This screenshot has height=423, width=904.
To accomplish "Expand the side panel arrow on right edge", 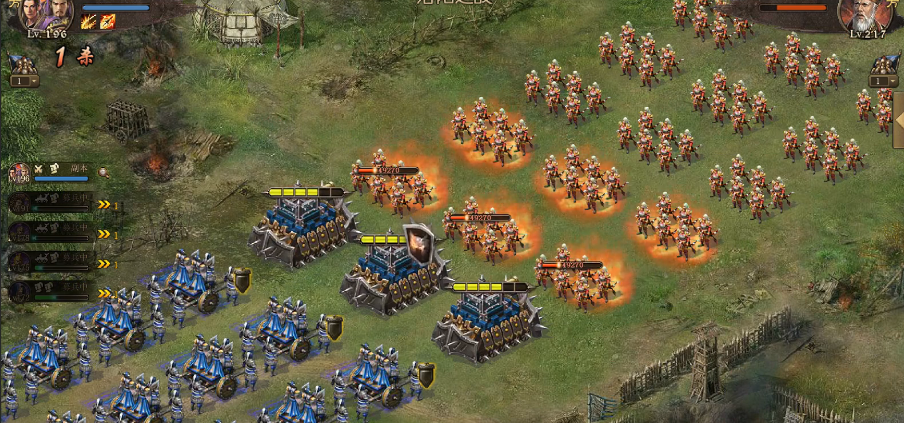I will (x=898, y=120).
